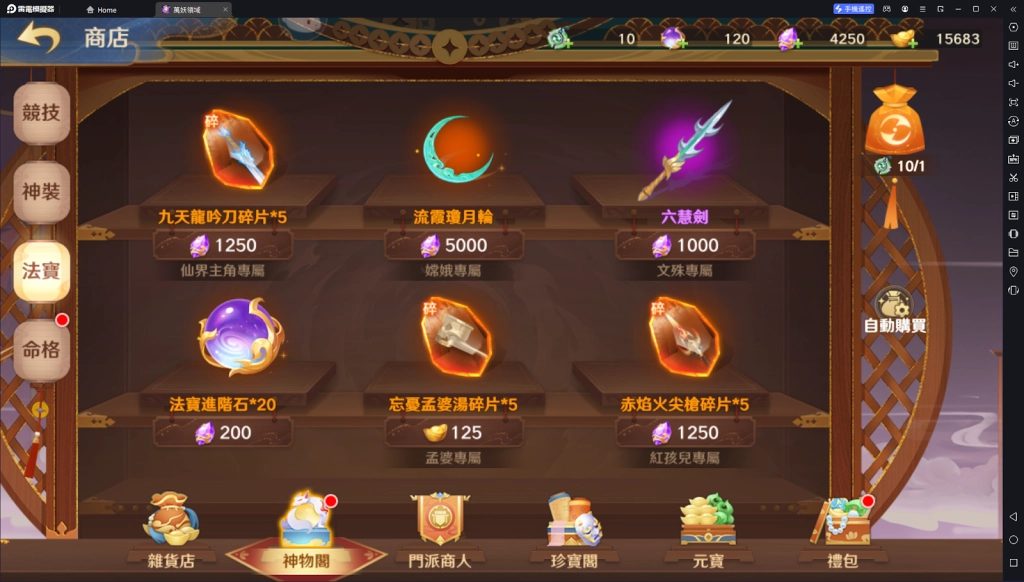This screenshot has width=1024, height=582.
Task: Purchase 赤焰火尖槍碎片*5 for 1250
Action: tap(685, 432)
